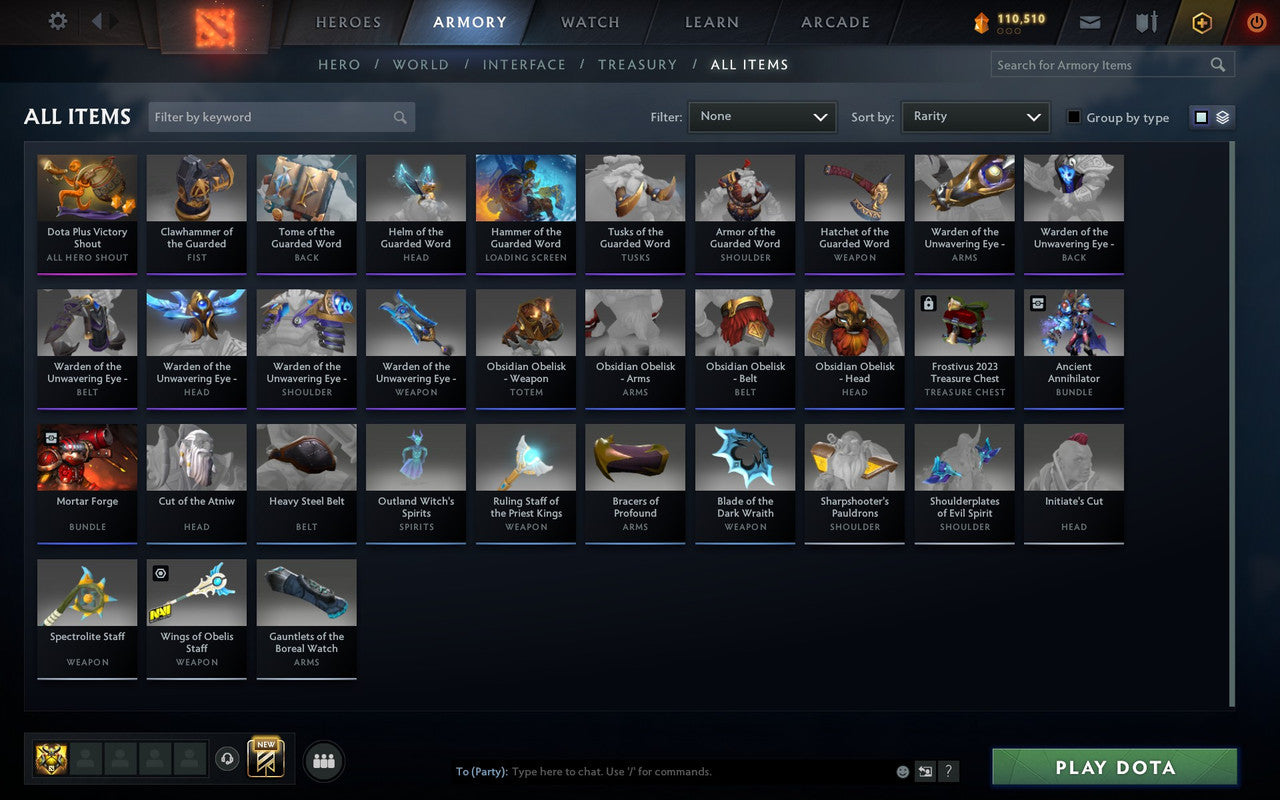1280x800 pixels.
Task: Open the TREASURY section
Action: tap(637, 64)
